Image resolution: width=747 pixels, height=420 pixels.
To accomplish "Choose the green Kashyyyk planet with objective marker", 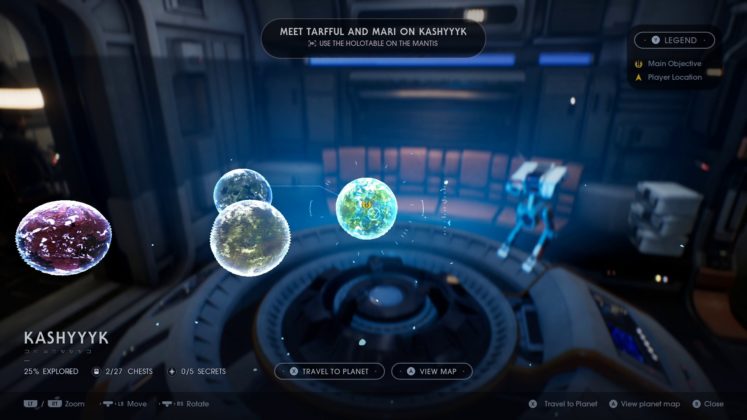I will tap(367, 208).
